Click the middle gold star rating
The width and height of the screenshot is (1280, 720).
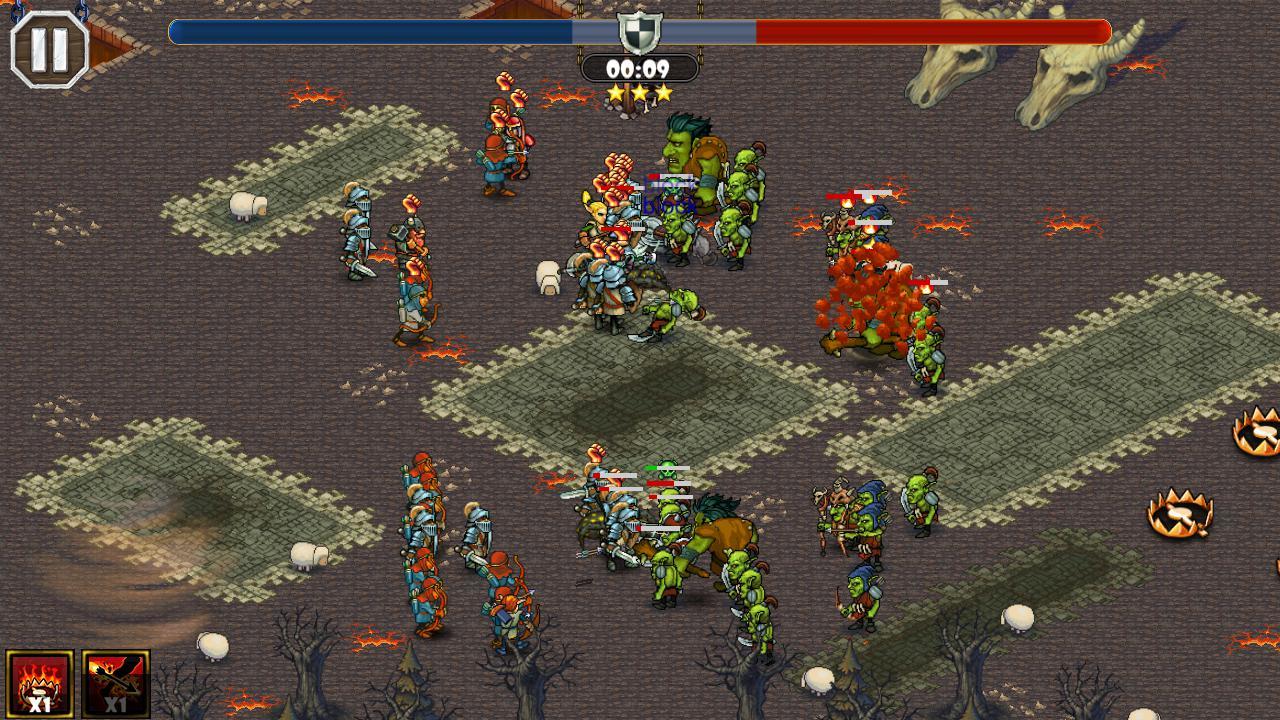(x=640, y=94)
